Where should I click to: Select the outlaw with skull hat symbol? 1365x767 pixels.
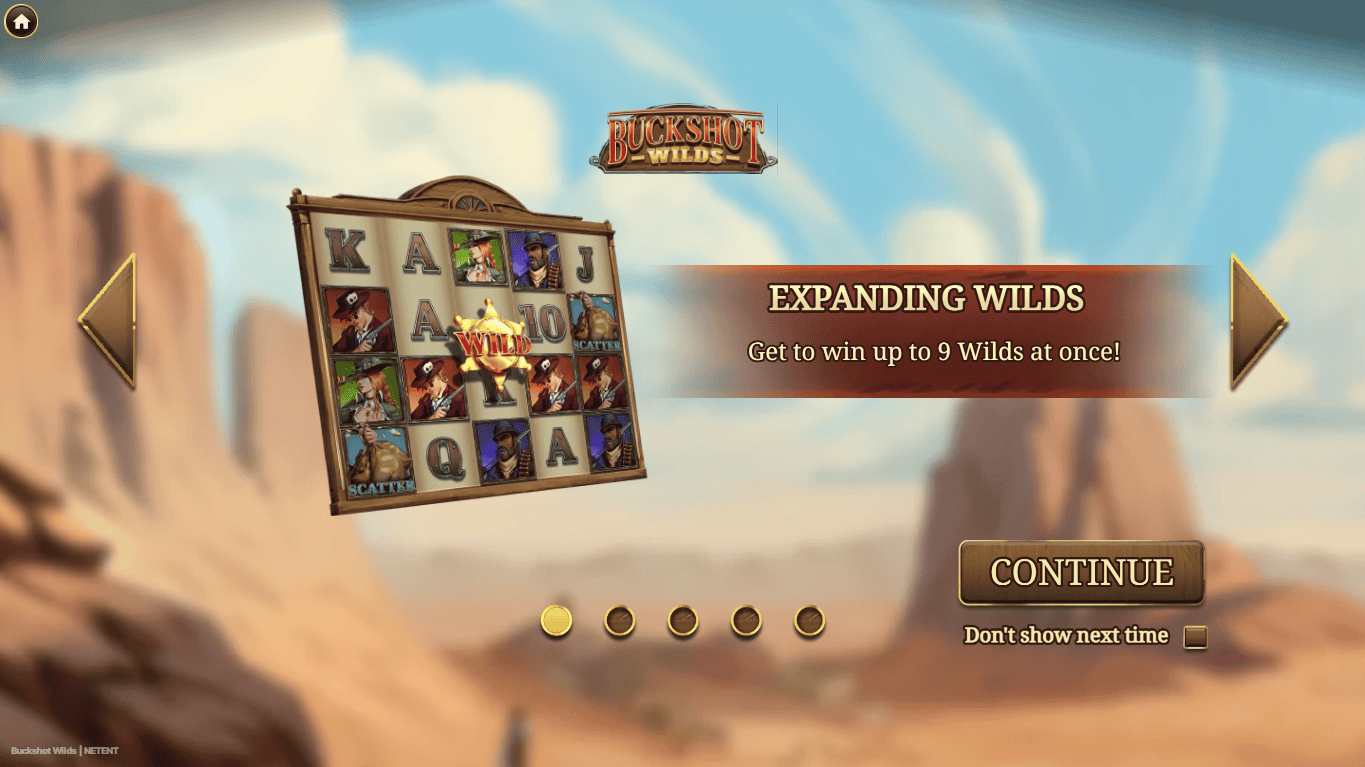360,322
